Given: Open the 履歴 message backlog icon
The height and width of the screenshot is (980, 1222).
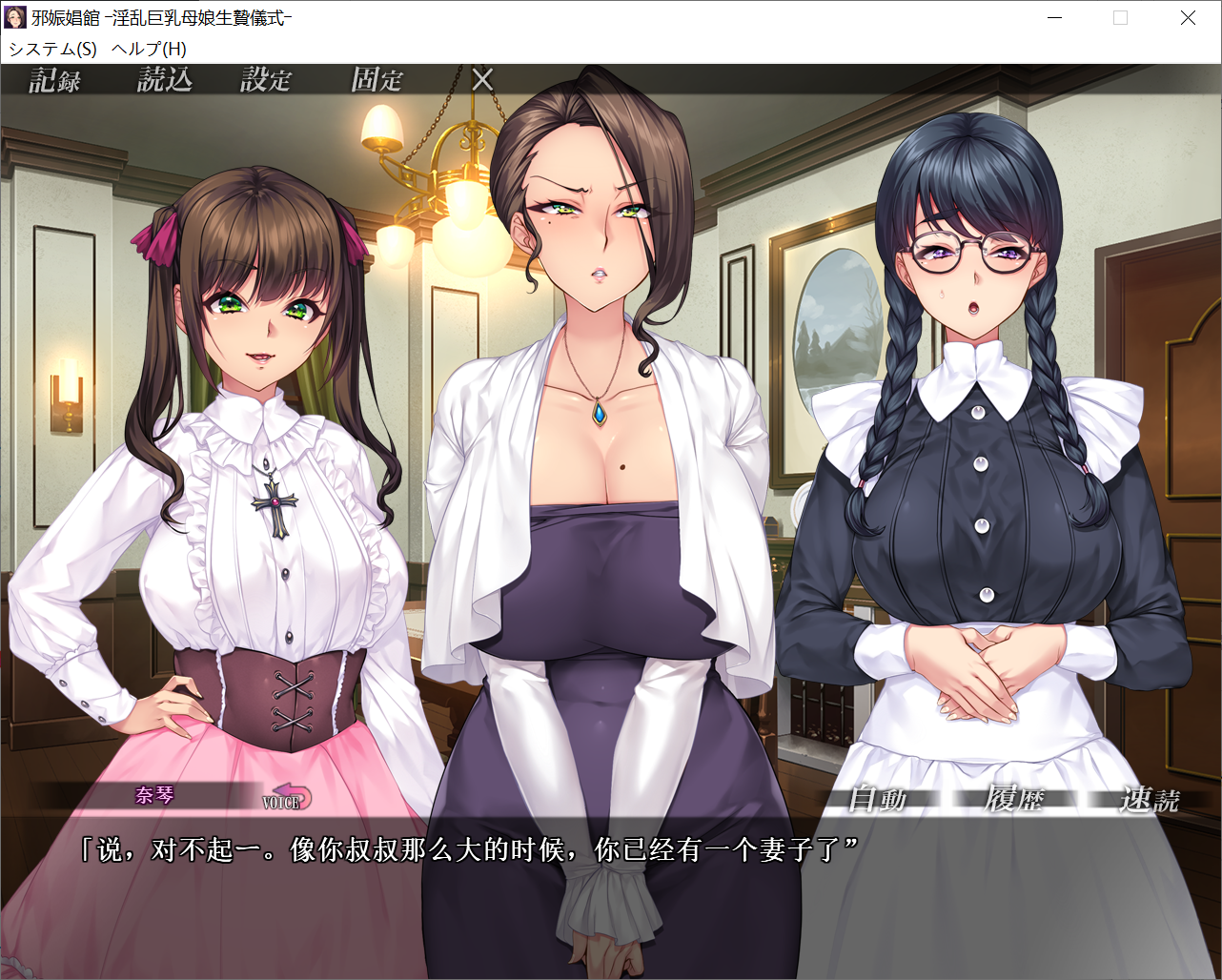Looking at the screenshot, I should pos(1016,800).
